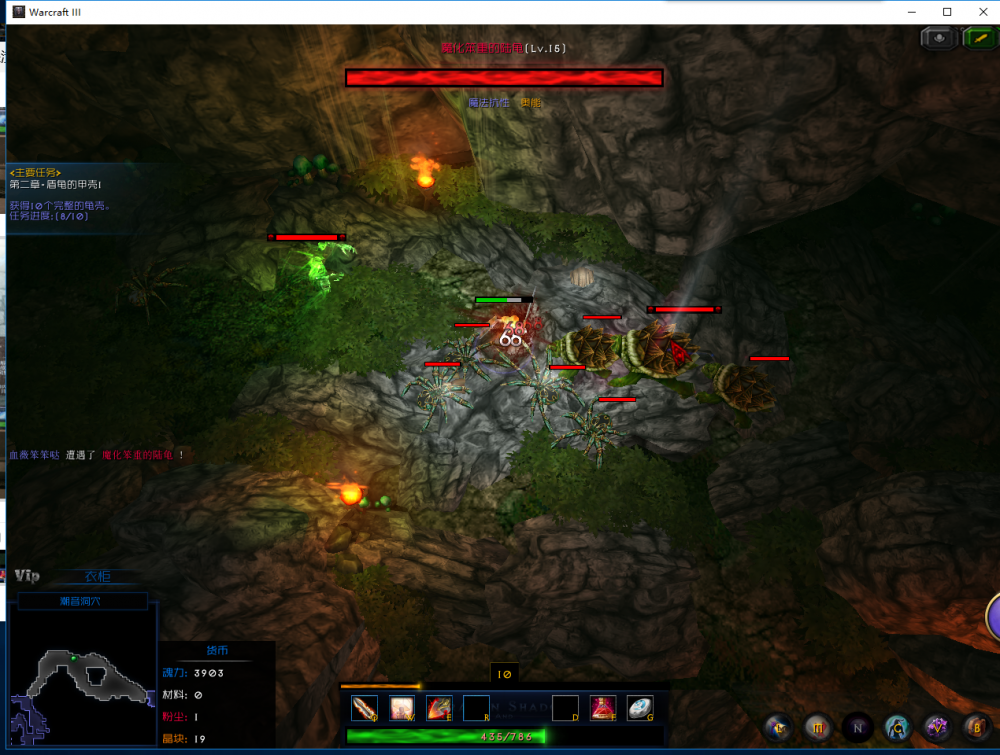Drink the red potion in F slot
The image size is (1000, 755).
[x=602, y=708]
